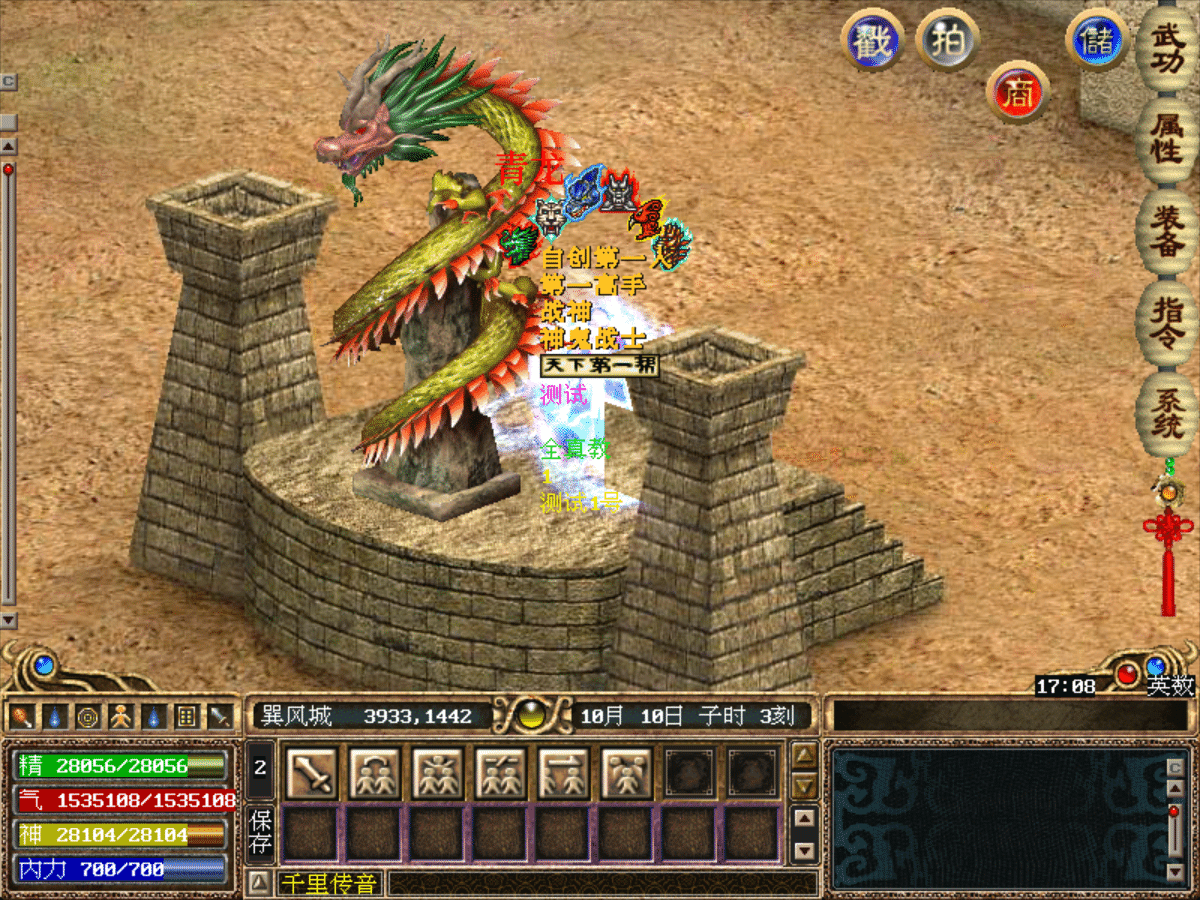Image resolution: width=1200 pixels, height=900 pixels.
Task: Click the orange human figure icon
Action: pos(120,716)
